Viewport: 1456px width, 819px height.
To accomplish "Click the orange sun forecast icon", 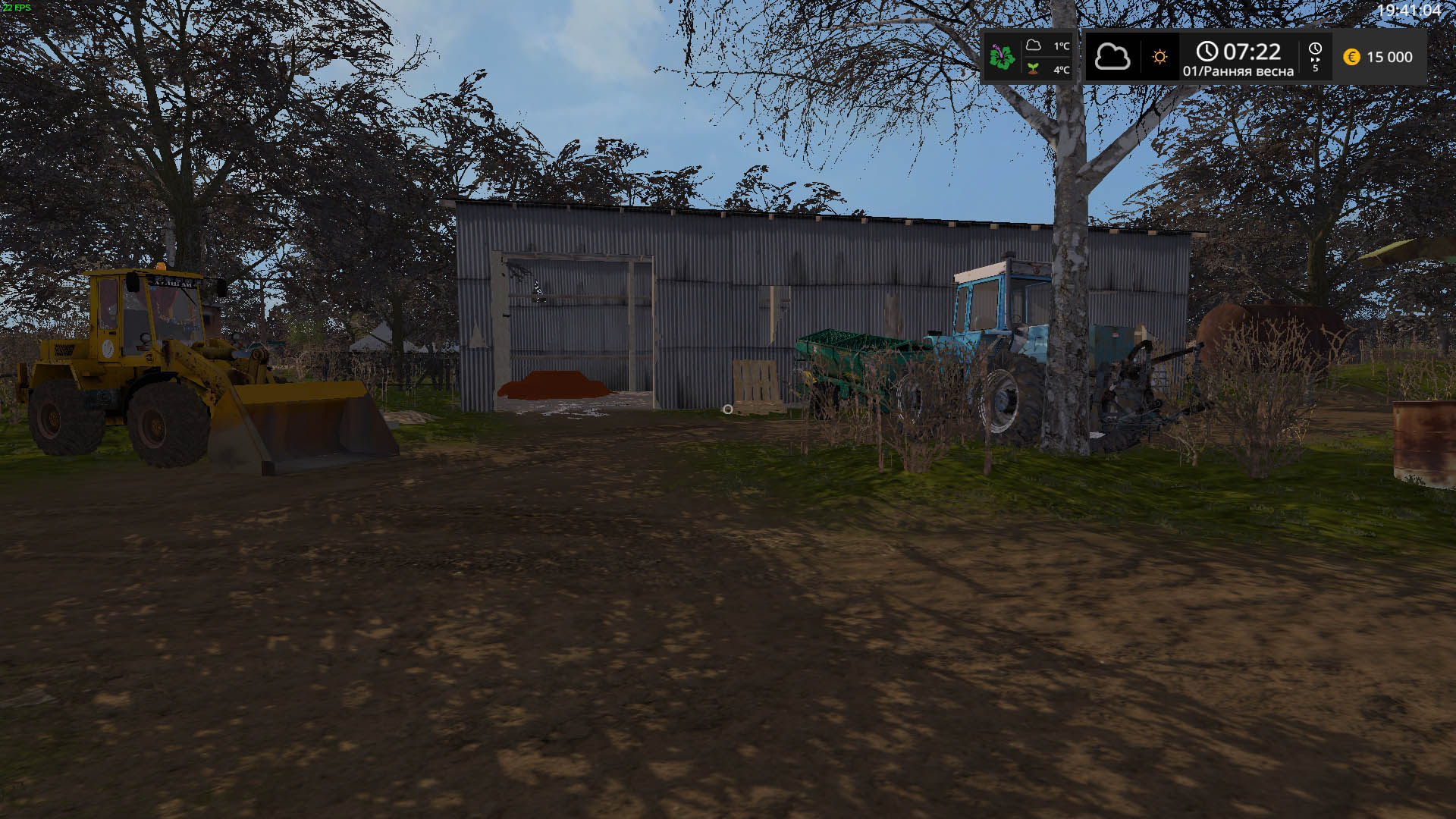I will point(1159,57).
